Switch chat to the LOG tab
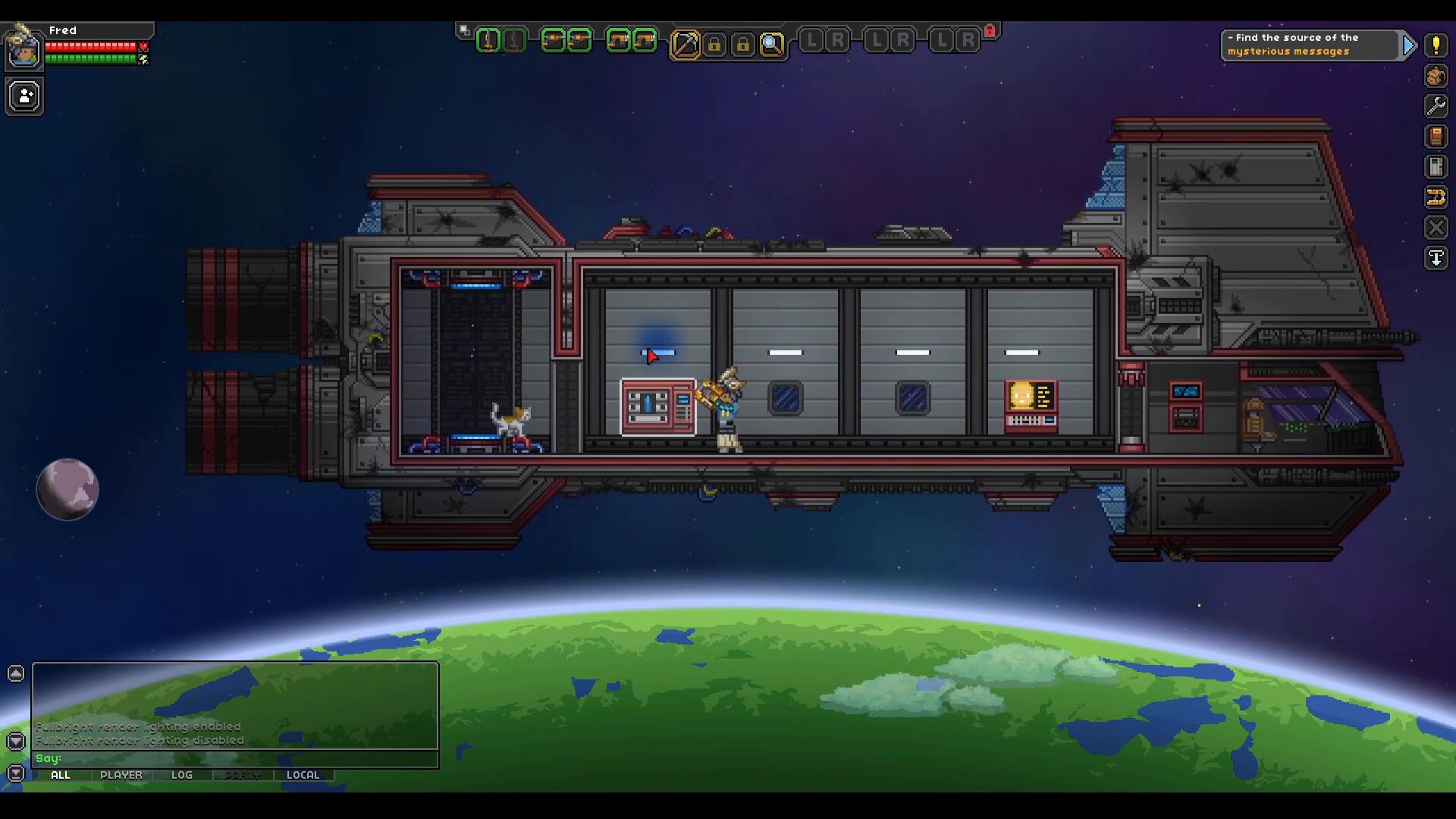The height and width of the screenshot is (819, 1456). 182,775
